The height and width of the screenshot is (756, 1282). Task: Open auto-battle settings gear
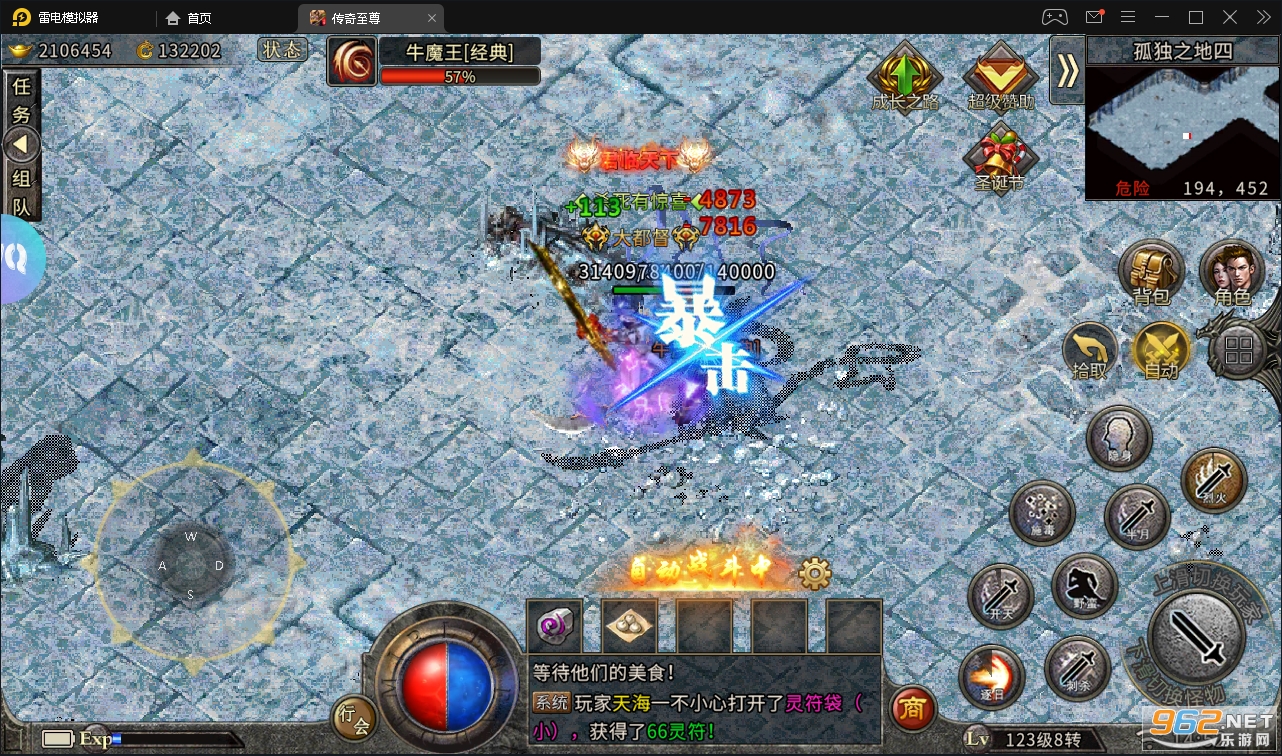pos(814,572)
